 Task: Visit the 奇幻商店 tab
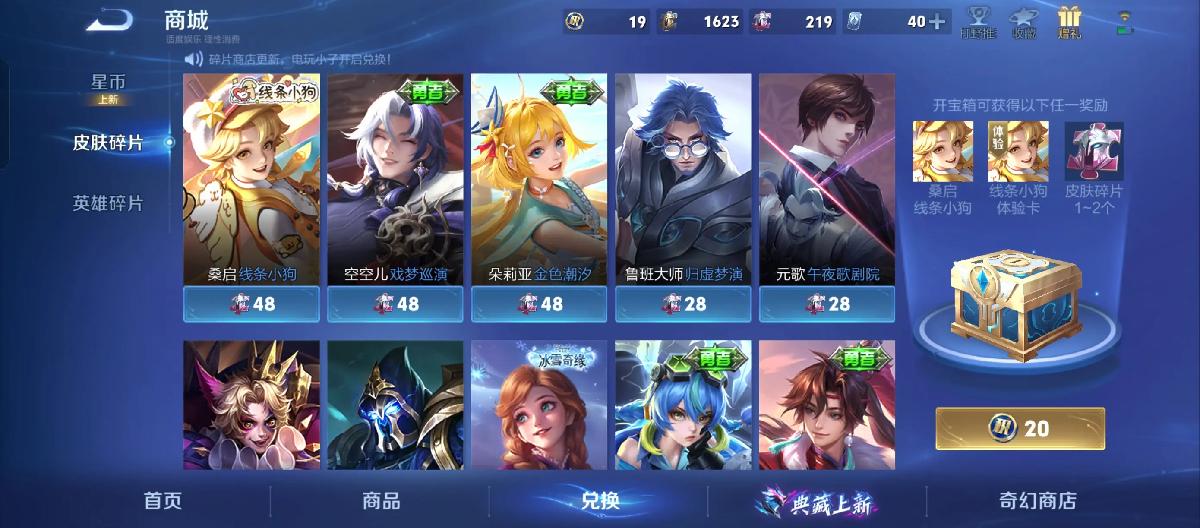tap(1038, 501)
